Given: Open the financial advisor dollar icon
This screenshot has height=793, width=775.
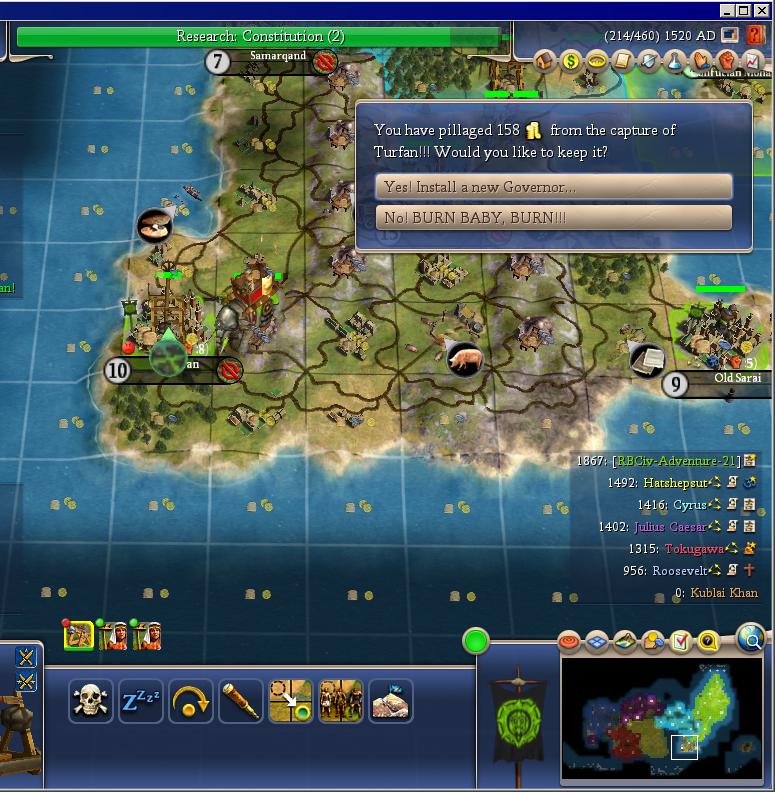Looking at the screenshot, I should [571, 61].
